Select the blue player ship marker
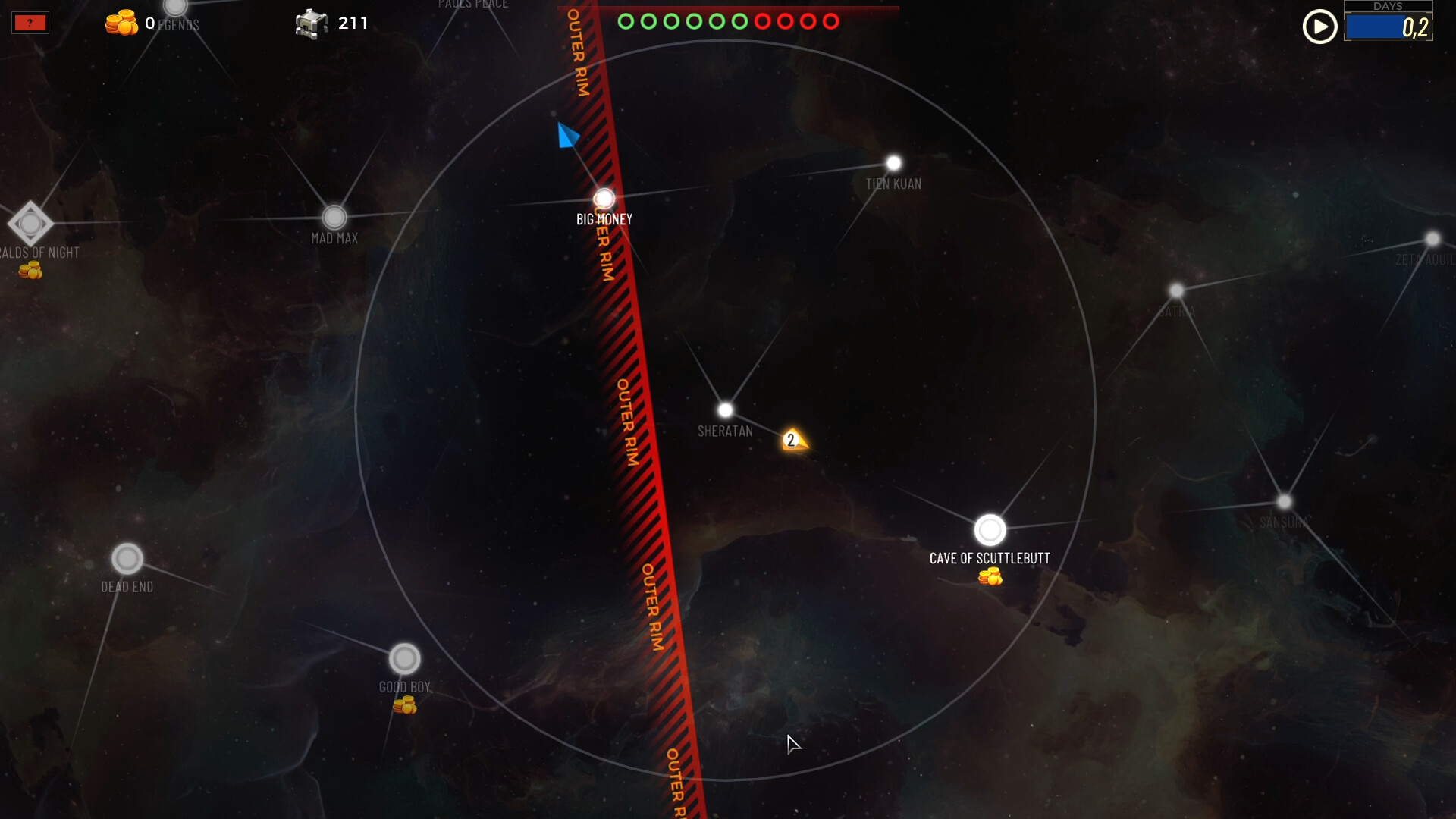This screenshot has height=819, width=1456. (567, 136)
